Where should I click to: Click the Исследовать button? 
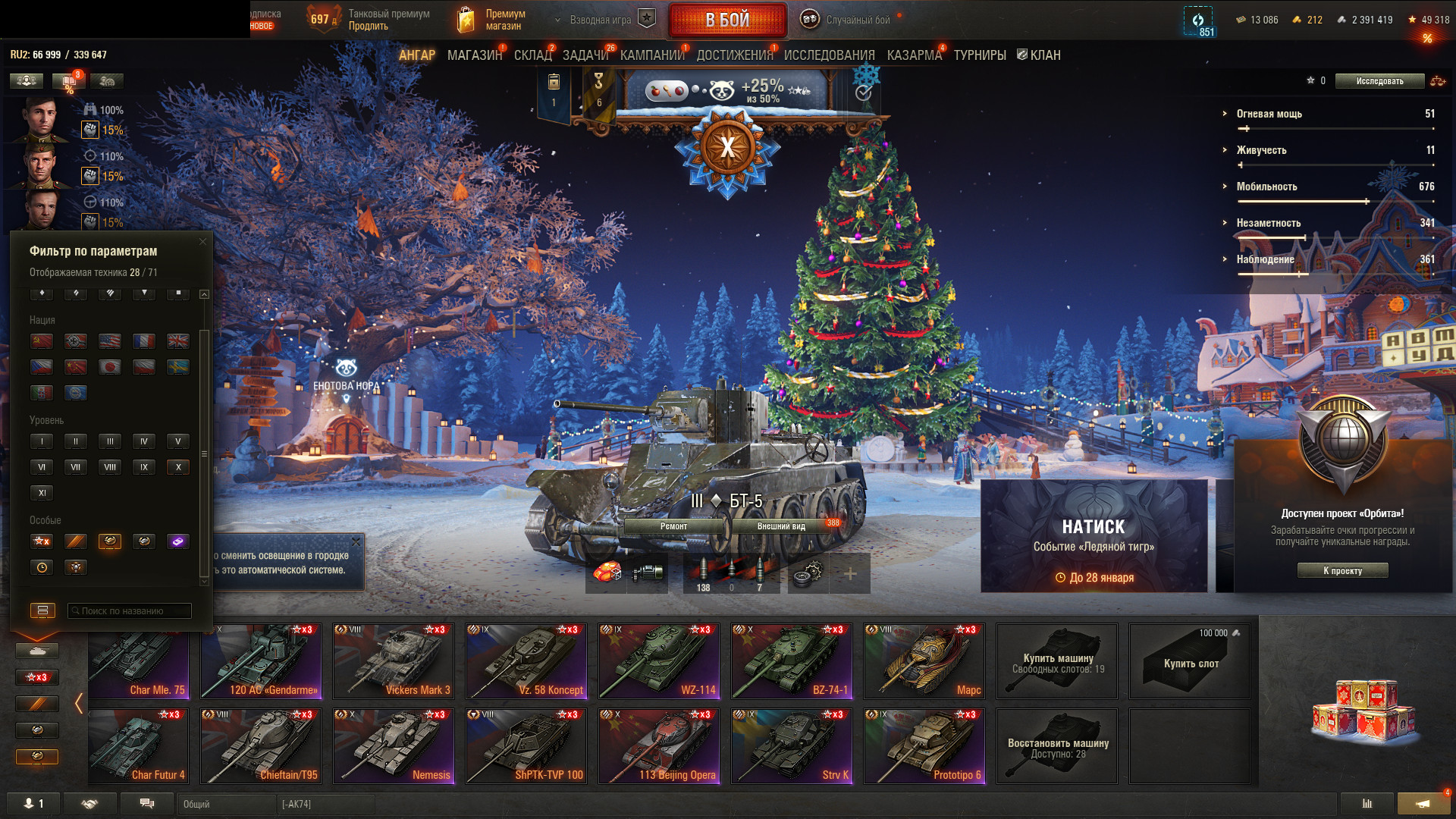point(1379,81)
